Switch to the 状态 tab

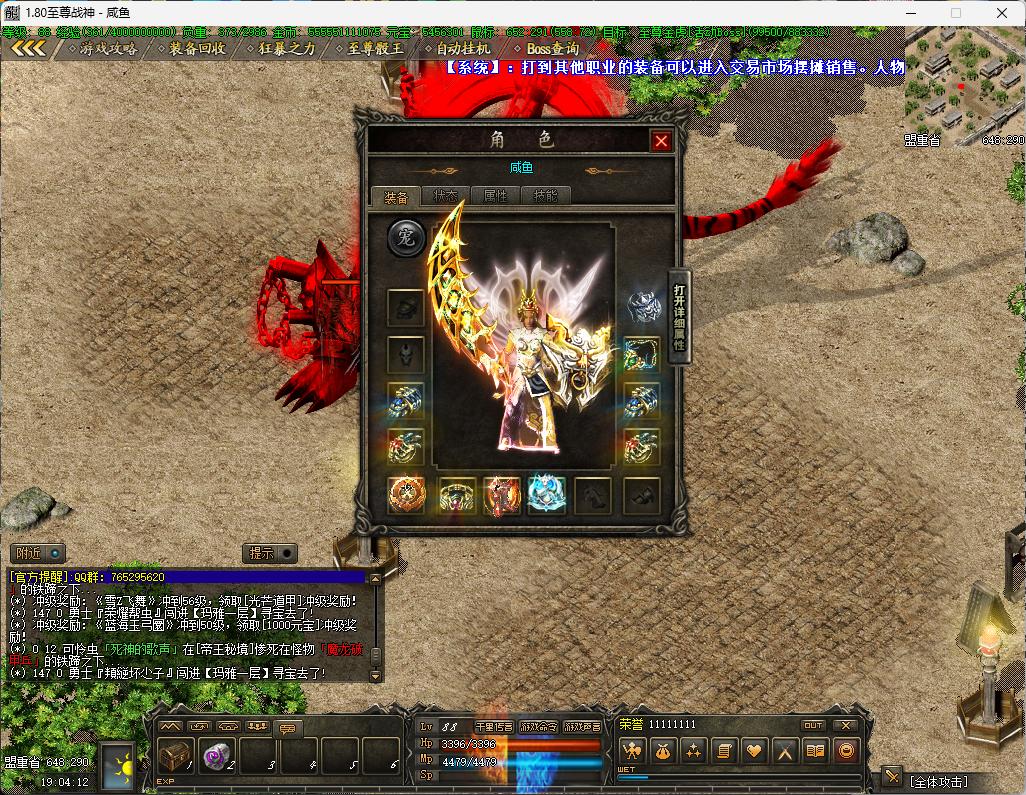coord(445,196)
